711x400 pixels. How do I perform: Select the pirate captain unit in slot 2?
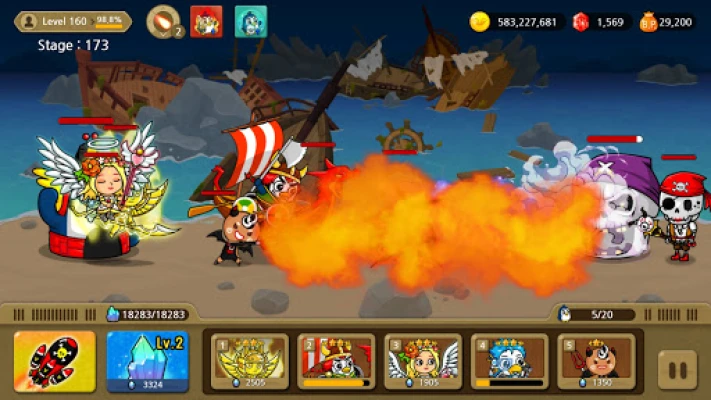(336, 361)
